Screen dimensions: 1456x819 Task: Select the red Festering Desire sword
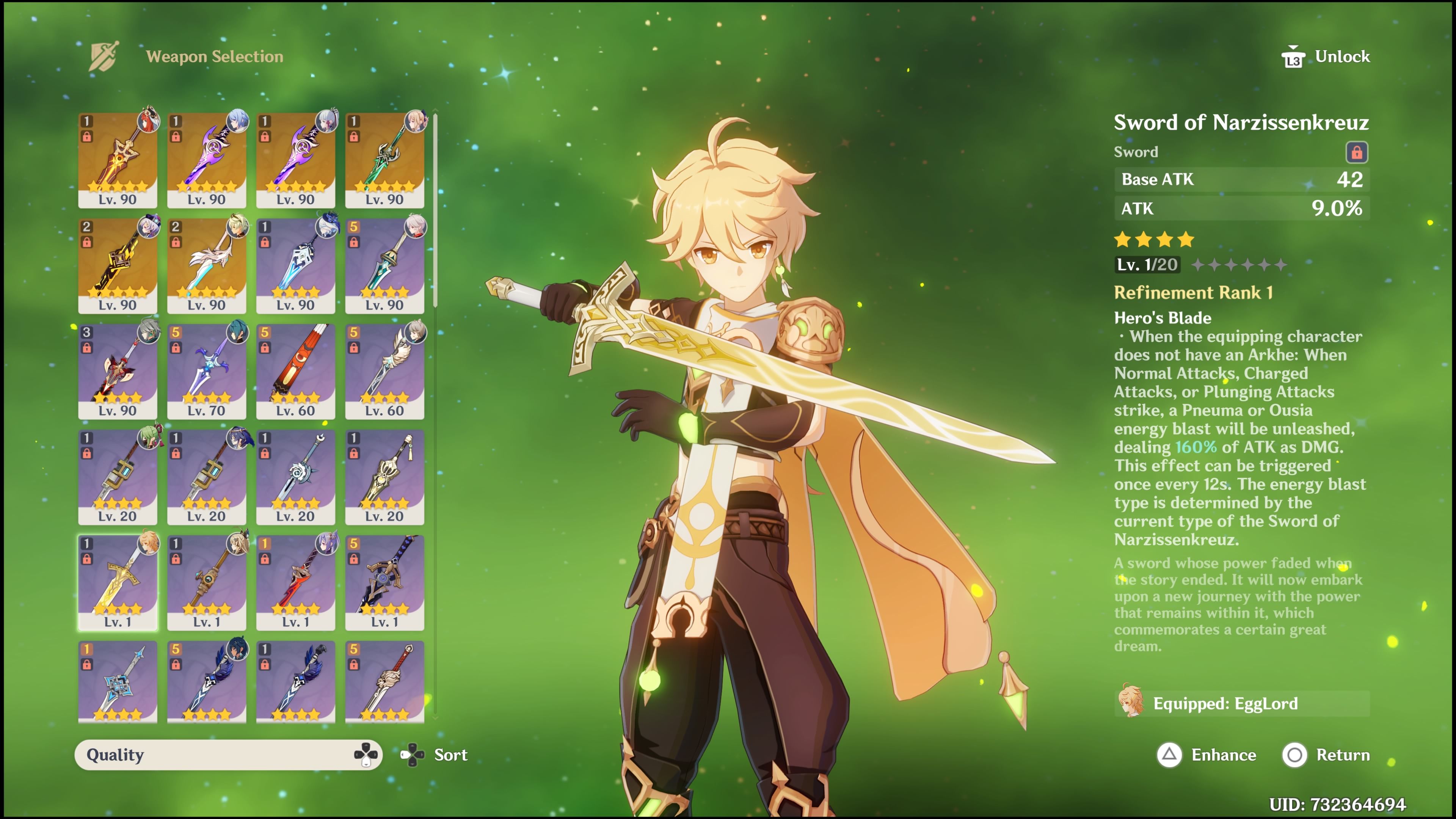pyautogui.click(x=295, y=370)
